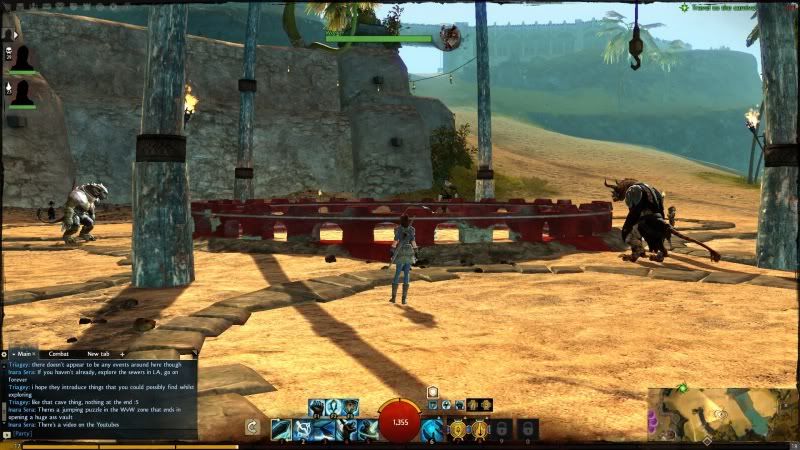Use the weapon skill in slot 2

[302, 430]
